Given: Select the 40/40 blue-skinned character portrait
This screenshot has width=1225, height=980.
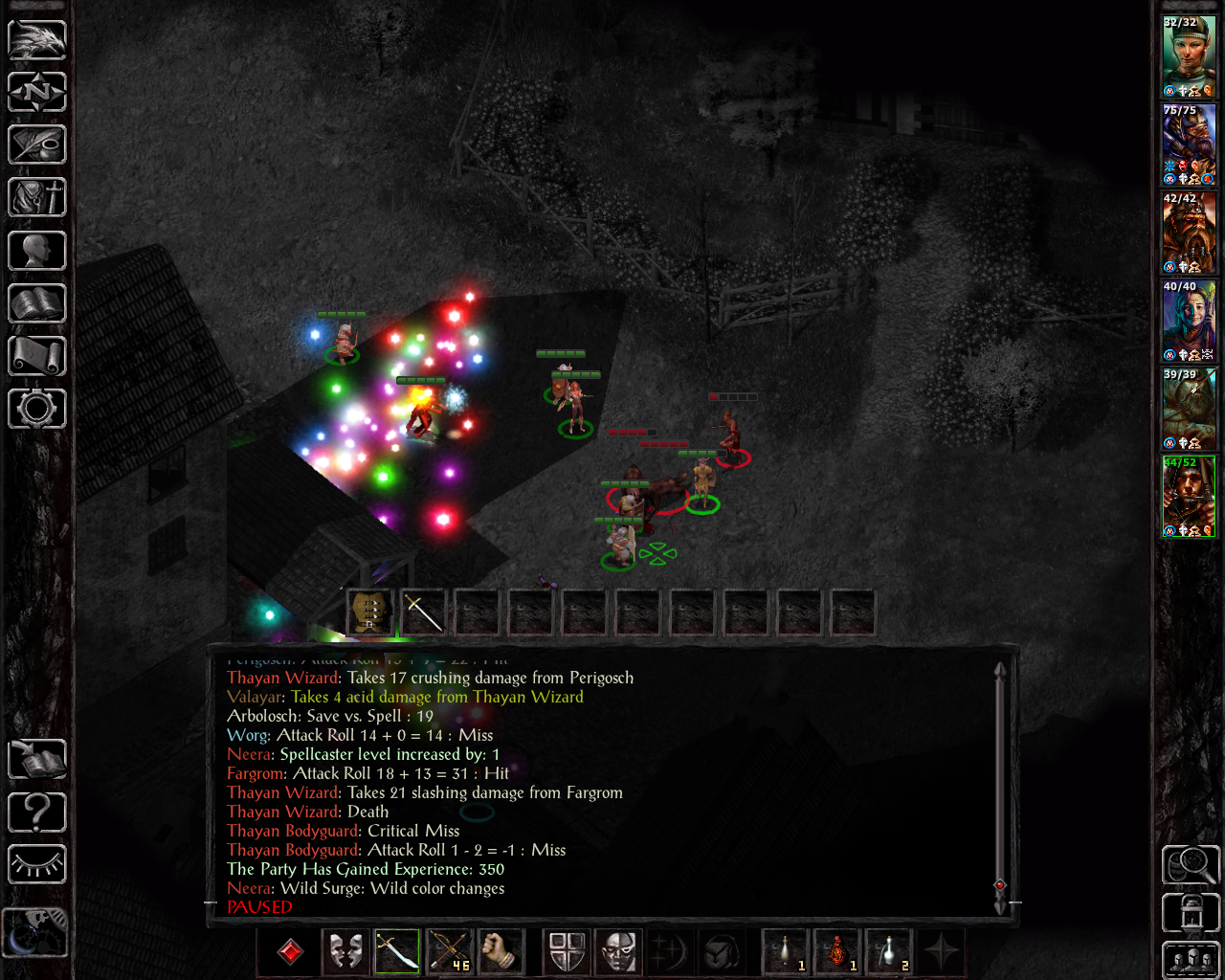Looking at the screenshot, I should pyautogui.click(x=1189, y=321).
